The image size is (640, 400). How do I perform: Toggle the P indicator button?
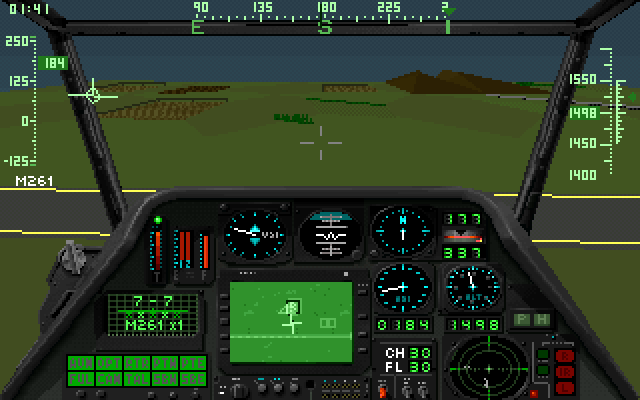click(521, 319)
